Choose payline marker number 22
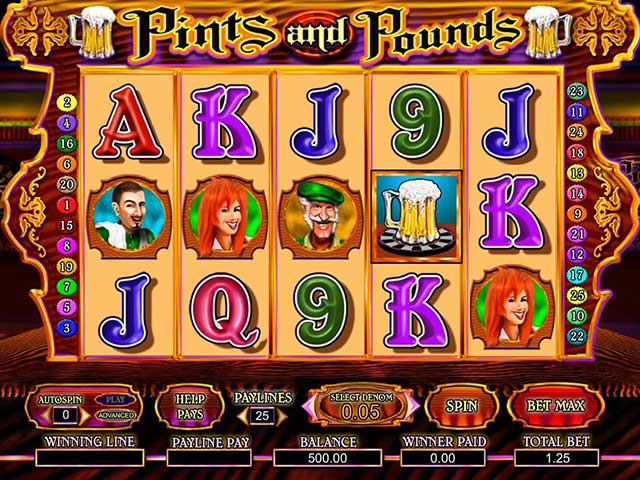 click(x=576, y=336)
